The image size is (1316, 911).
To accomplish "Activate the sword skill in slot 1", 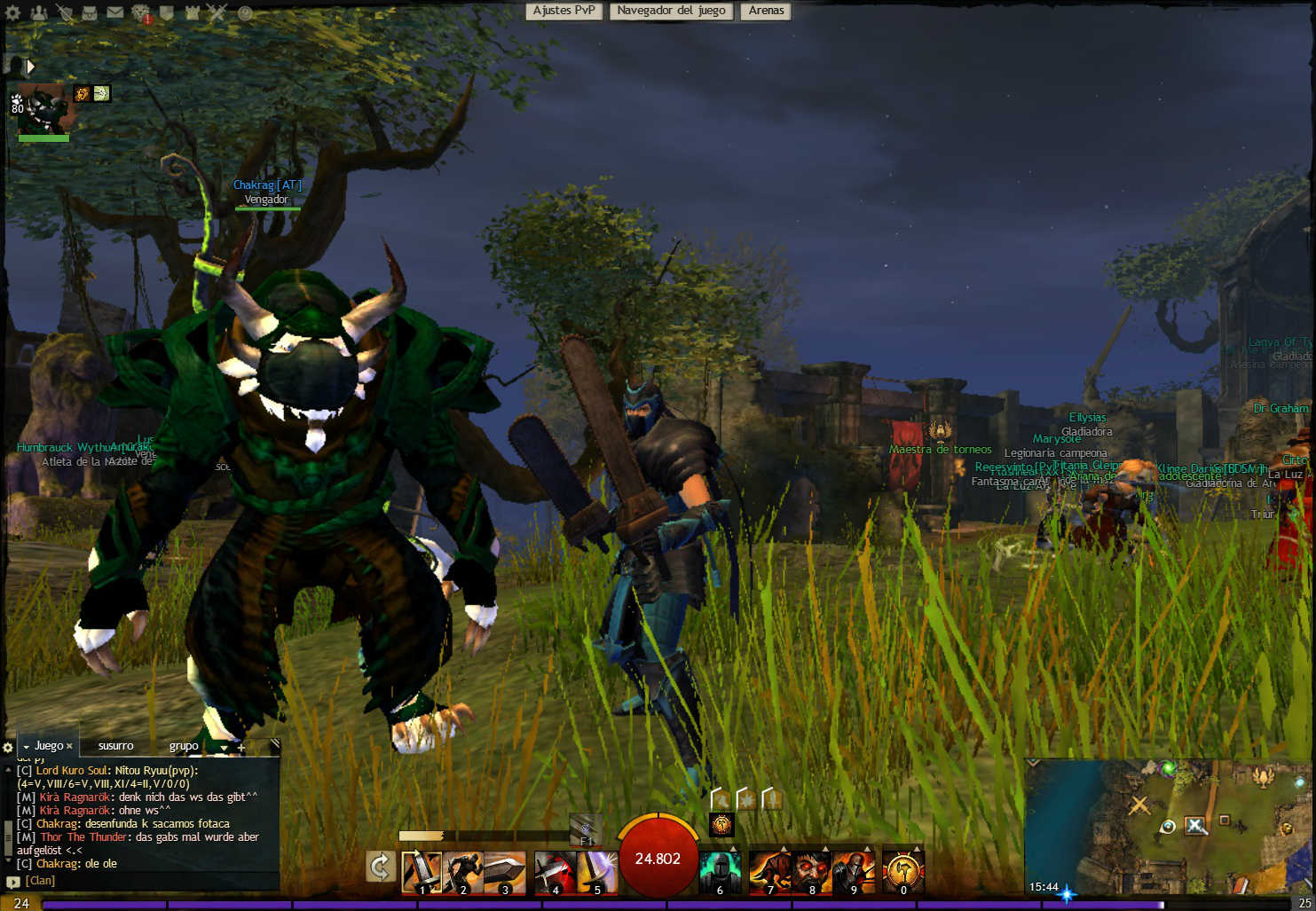I will point(422,872).
